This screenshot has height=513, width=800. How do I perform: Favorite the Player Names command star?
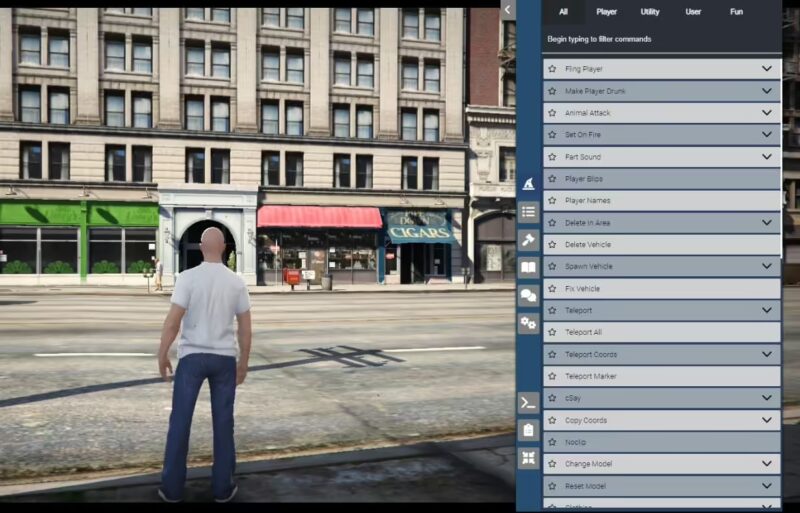[x=552, y=201]
